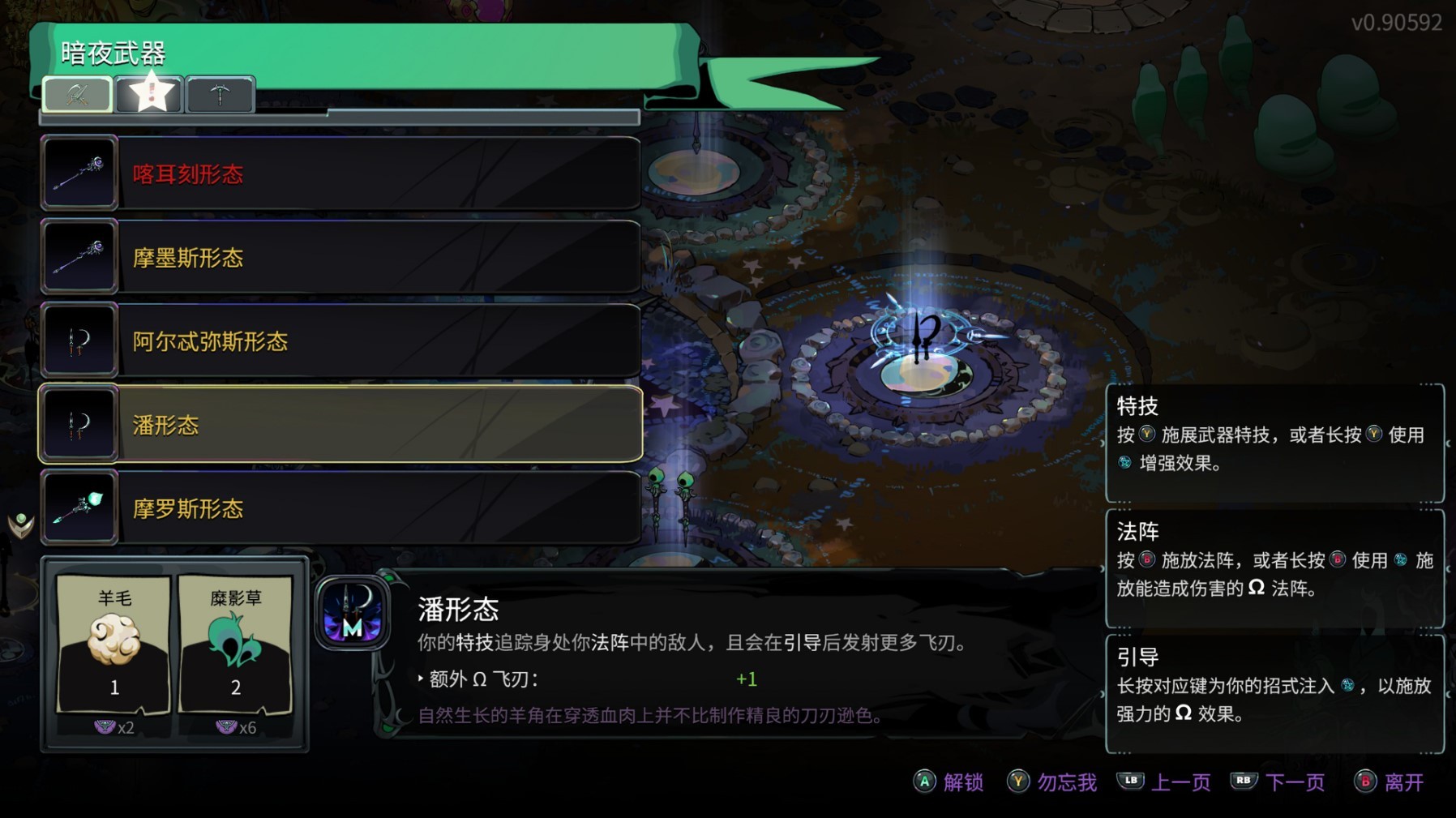Screen dimensions: 1456x818
Task: Select the crossed-weapons tab icon
Action: click(78, 94)
